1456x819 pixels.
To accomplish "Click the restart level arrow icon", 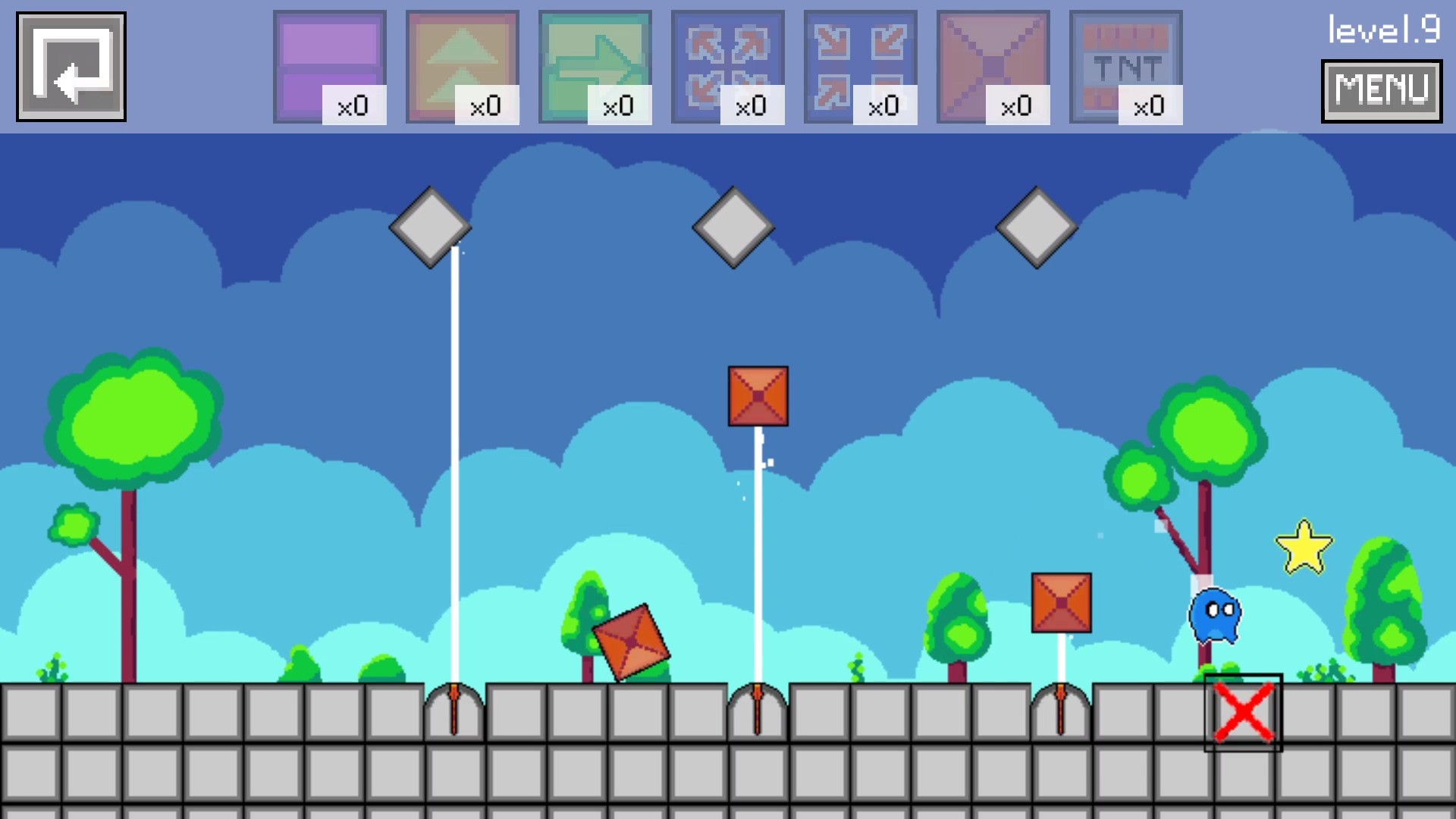I will coord(71,64).
